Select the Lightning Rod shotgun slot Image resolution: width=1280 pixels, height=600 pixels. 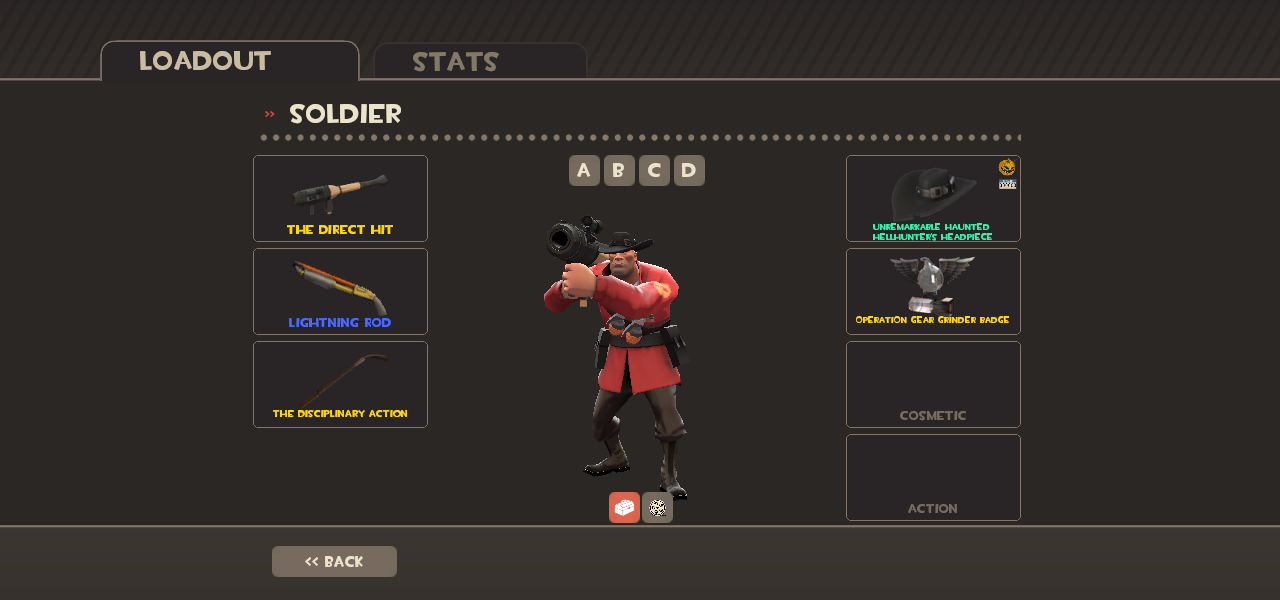tap(340, 291)
